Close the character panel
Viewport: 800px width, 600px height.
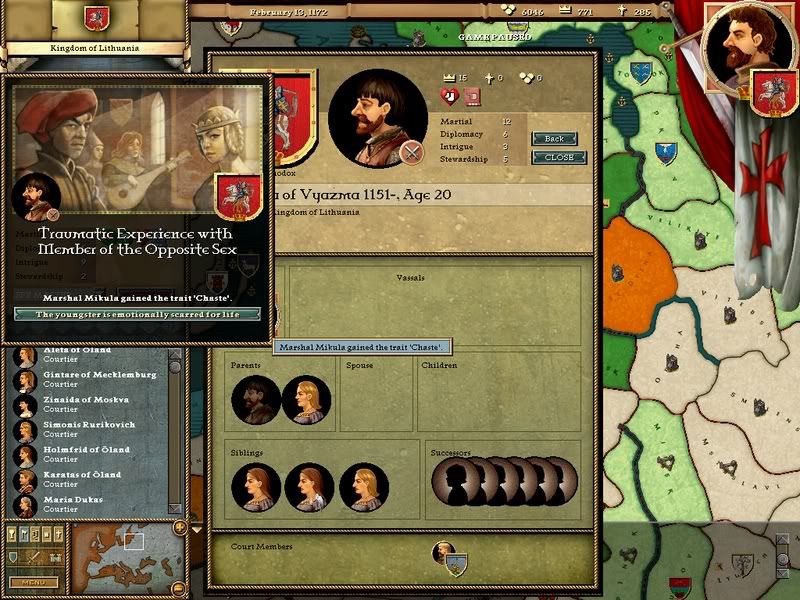click(559, 158)
